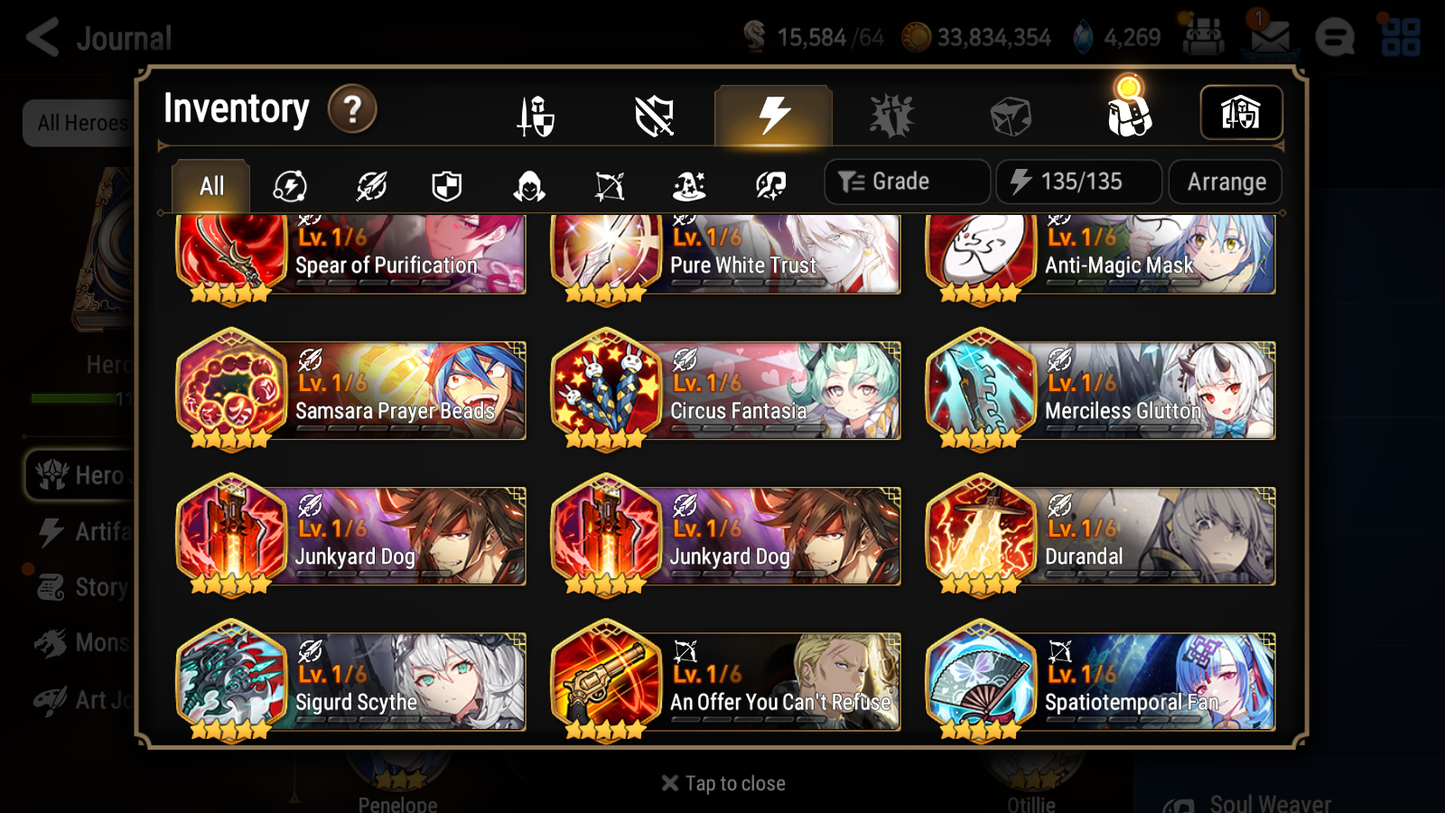
Task: Enable the bow ranger class filter
Action: pyautogui.click(x=609, y=182)
